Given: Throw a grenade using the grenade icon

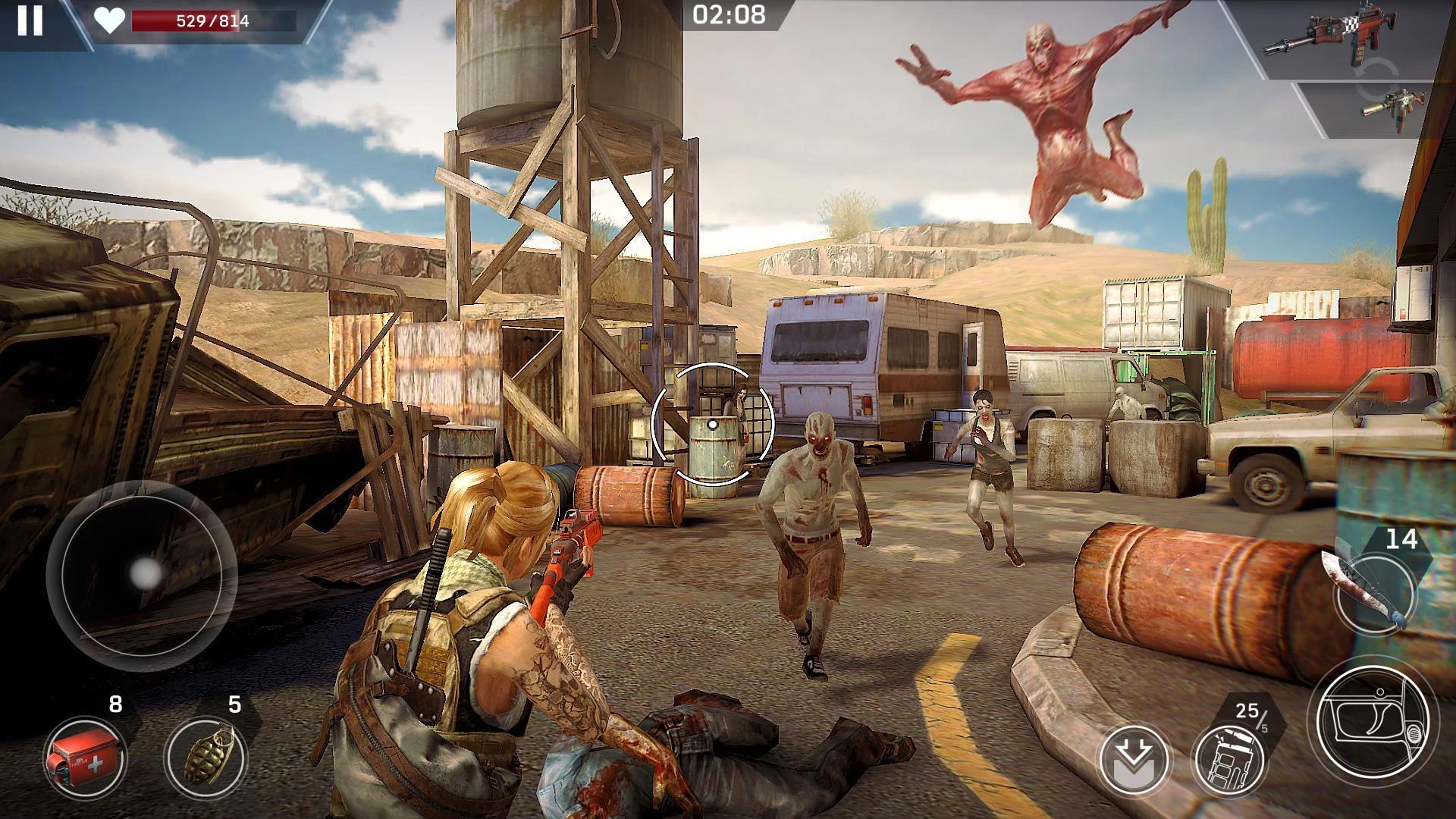Looking at the screenshot, I should click(205, 757).
